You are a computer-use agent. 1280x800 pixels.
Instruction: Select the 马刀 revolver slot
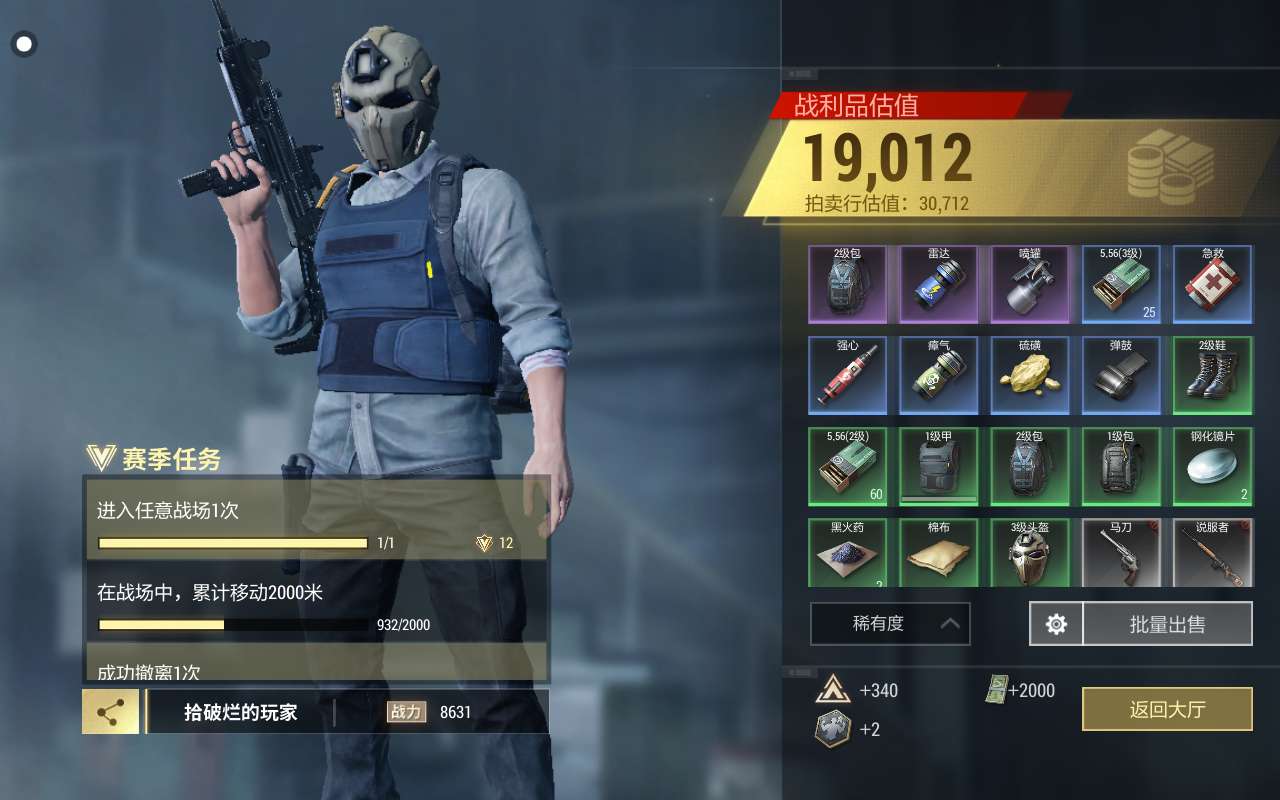tap(1121, 552)
